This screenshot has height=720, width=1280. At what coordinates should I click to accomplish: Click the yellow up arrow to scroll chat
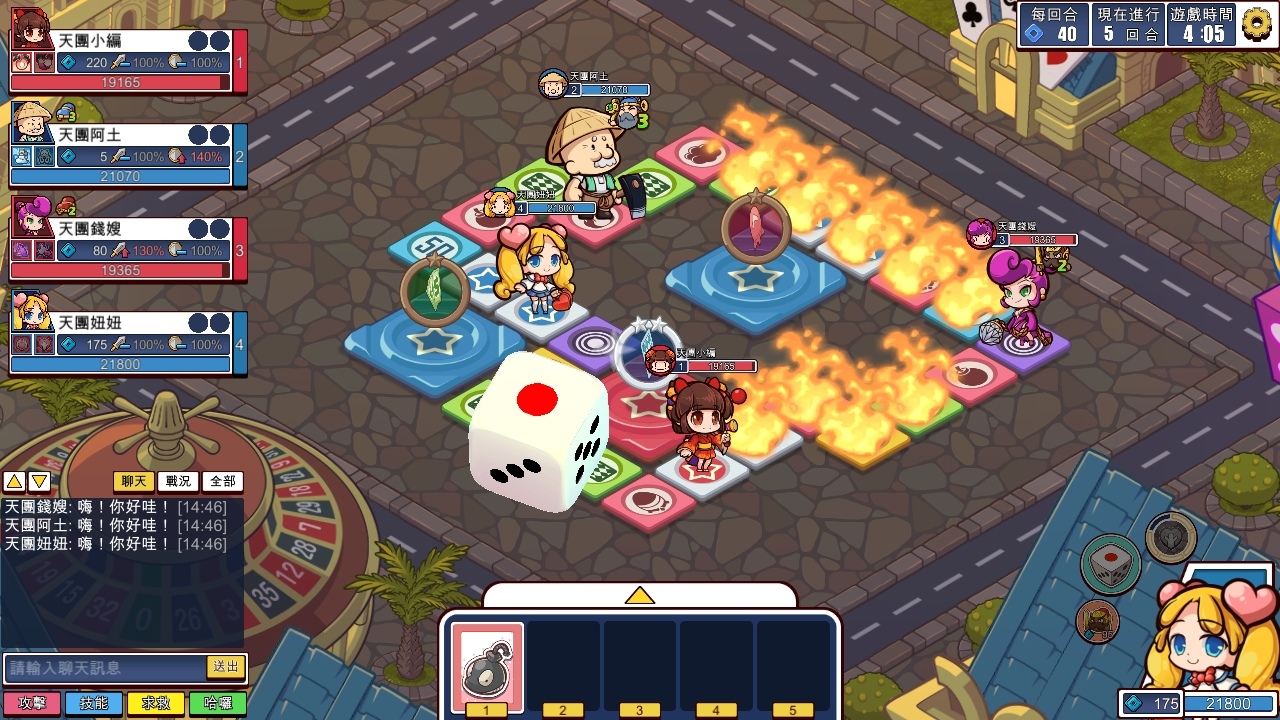click(15, 481)
